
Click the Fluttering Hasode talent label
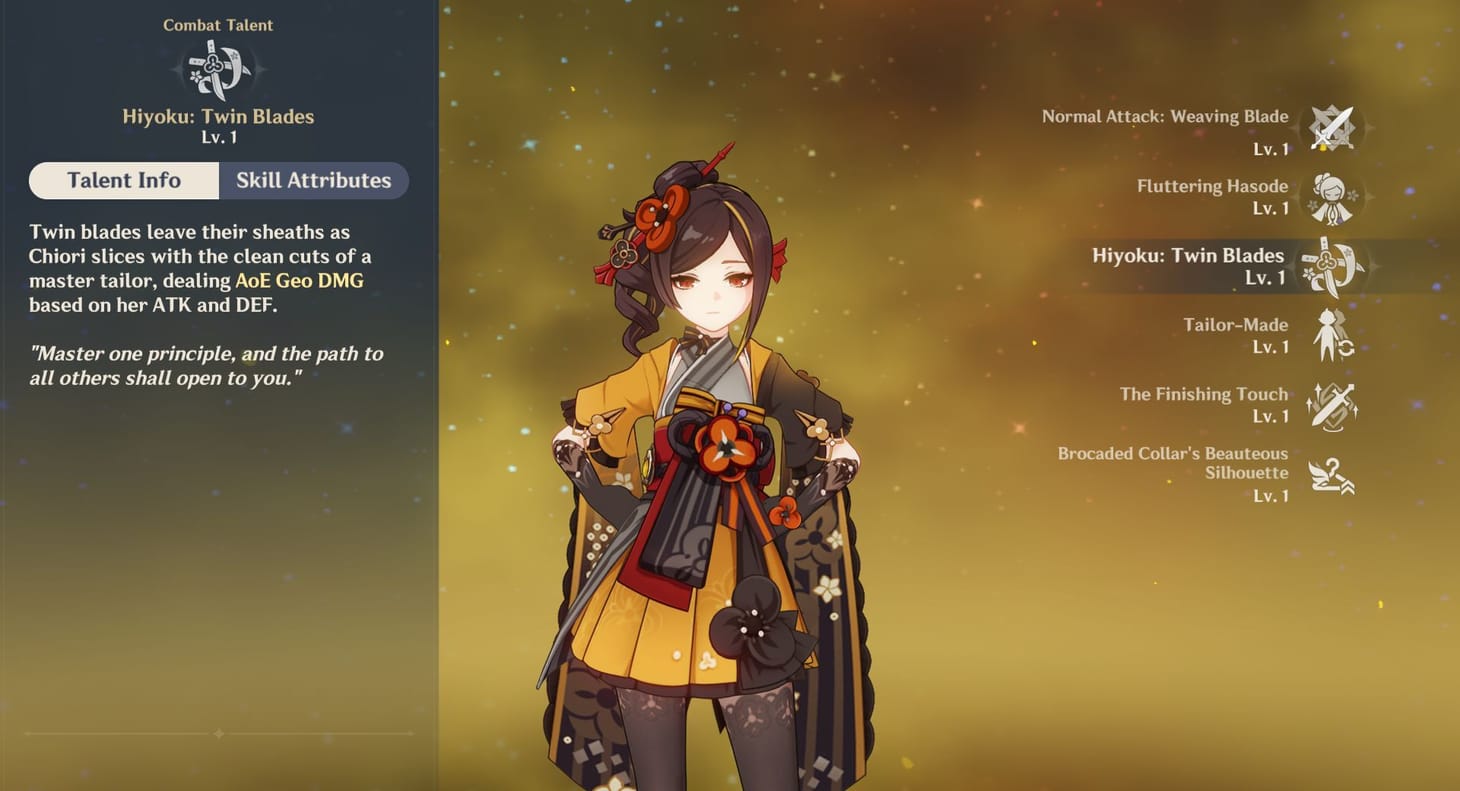[1211, 186]
